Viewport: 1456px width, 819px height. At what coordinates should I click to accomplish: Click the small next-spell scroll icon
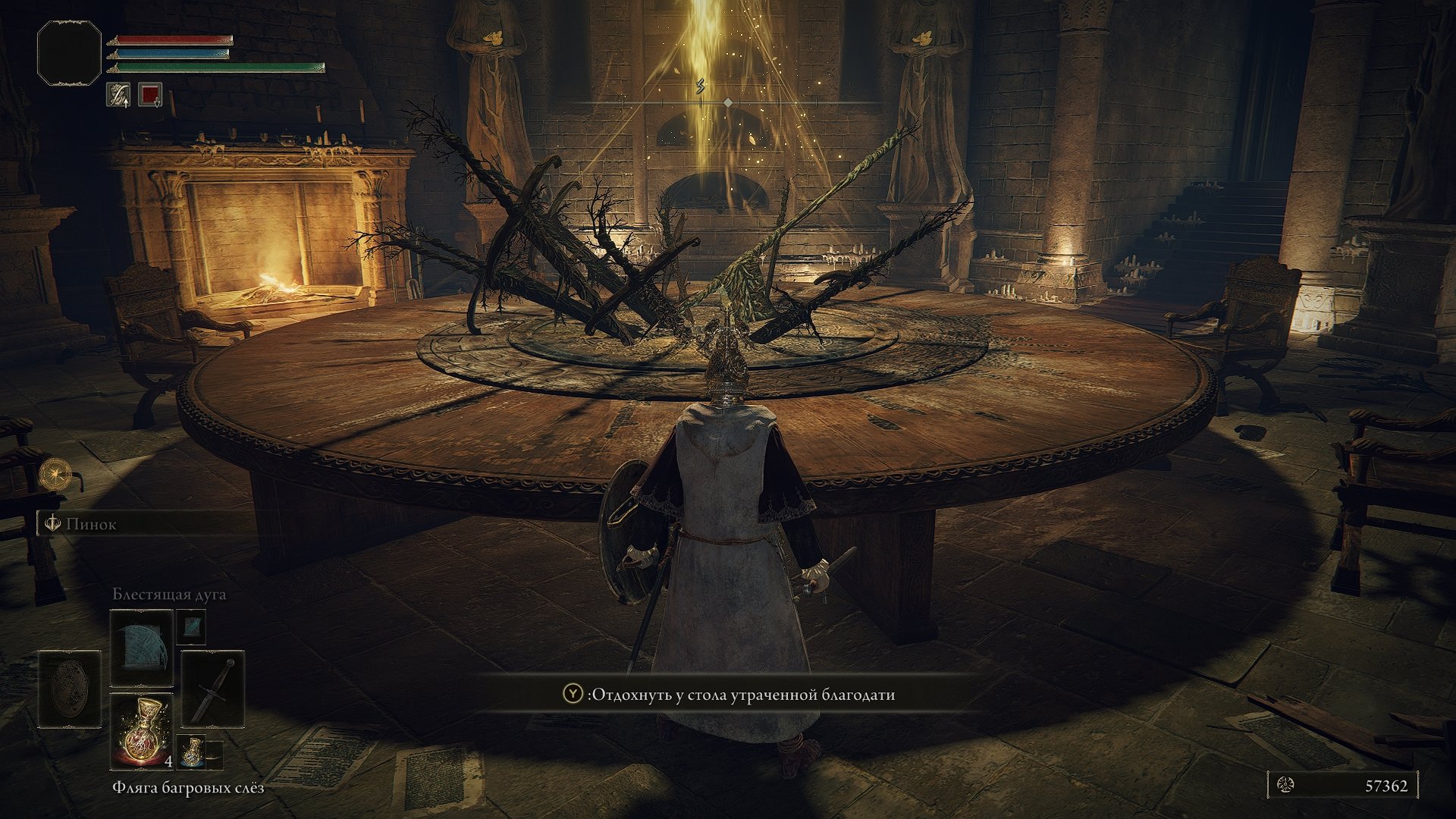click(x=191, y=626)
